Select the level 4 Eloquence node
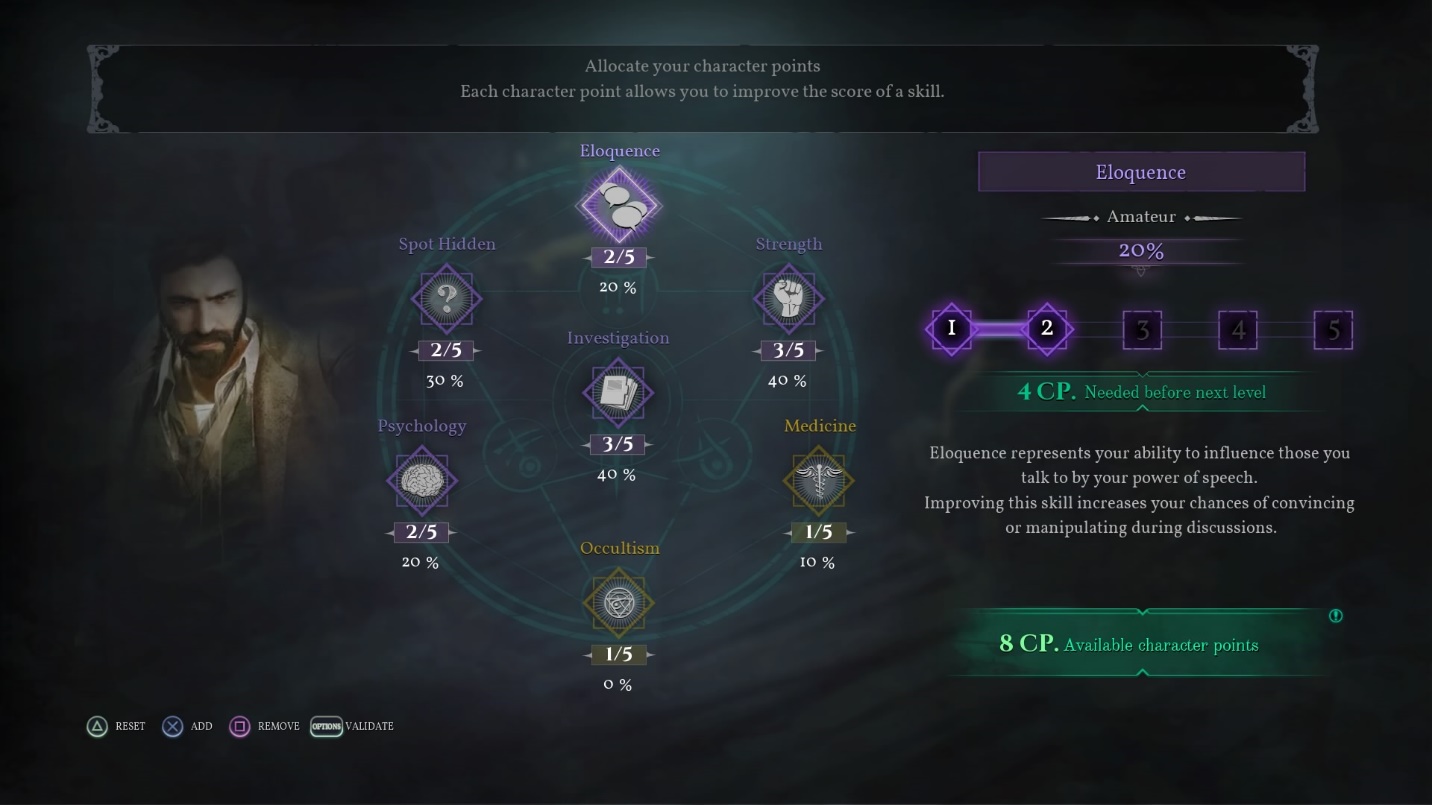 [x=1237, y=329]
